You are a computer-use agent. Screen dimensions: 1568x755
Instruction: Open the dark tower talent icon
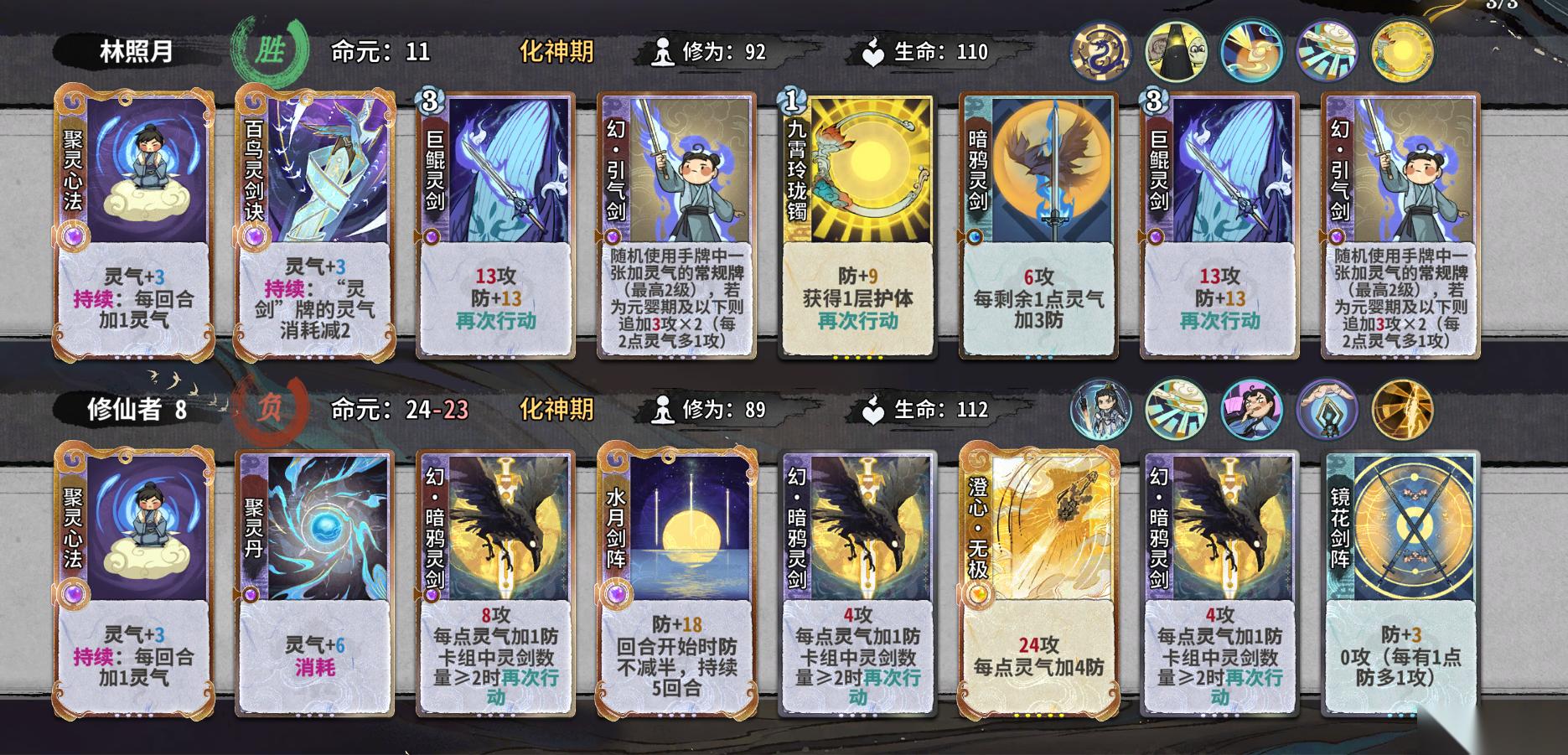coord(1176,52)
